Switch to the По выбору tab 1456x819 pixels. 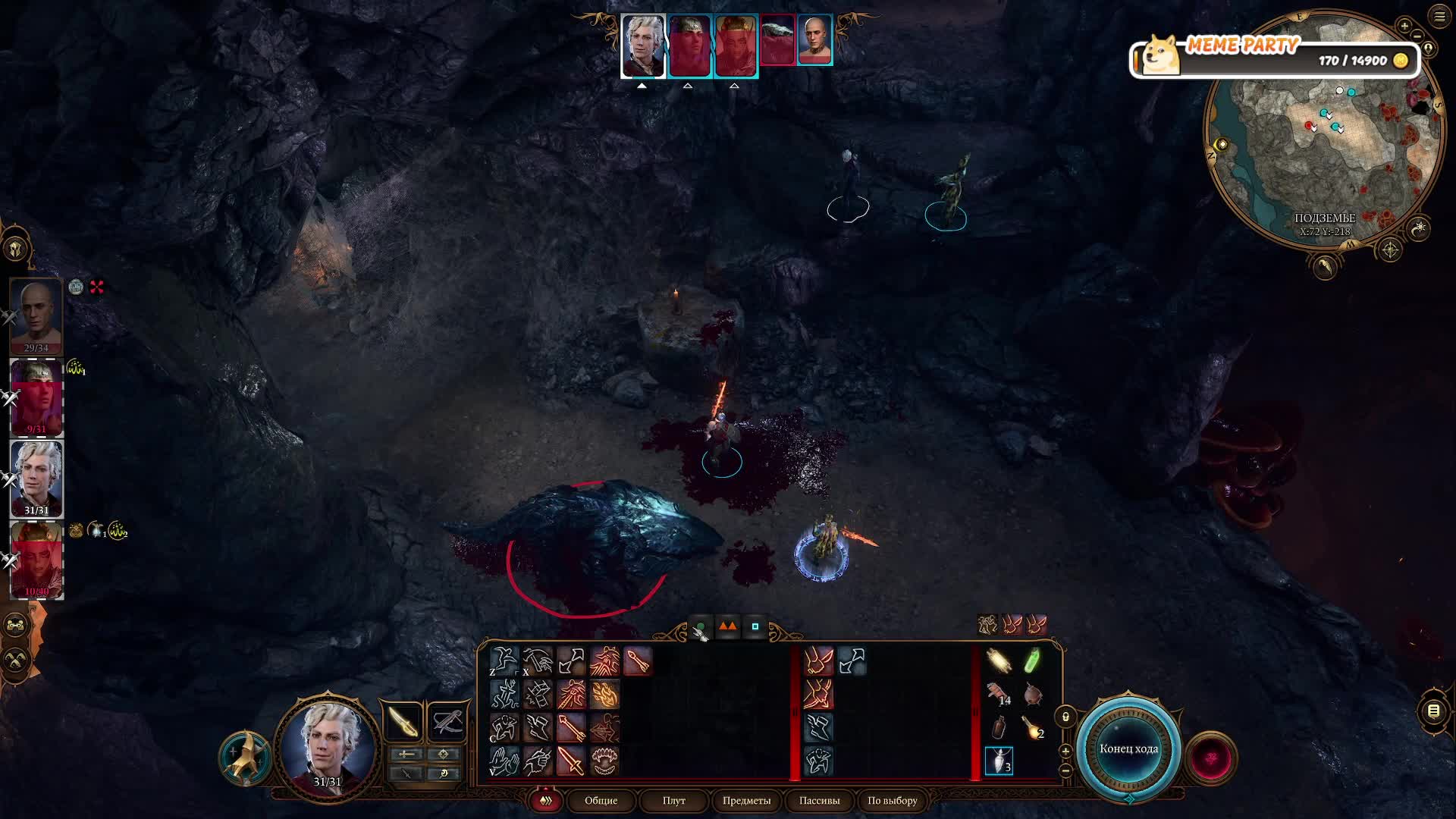tap(892, 800)
